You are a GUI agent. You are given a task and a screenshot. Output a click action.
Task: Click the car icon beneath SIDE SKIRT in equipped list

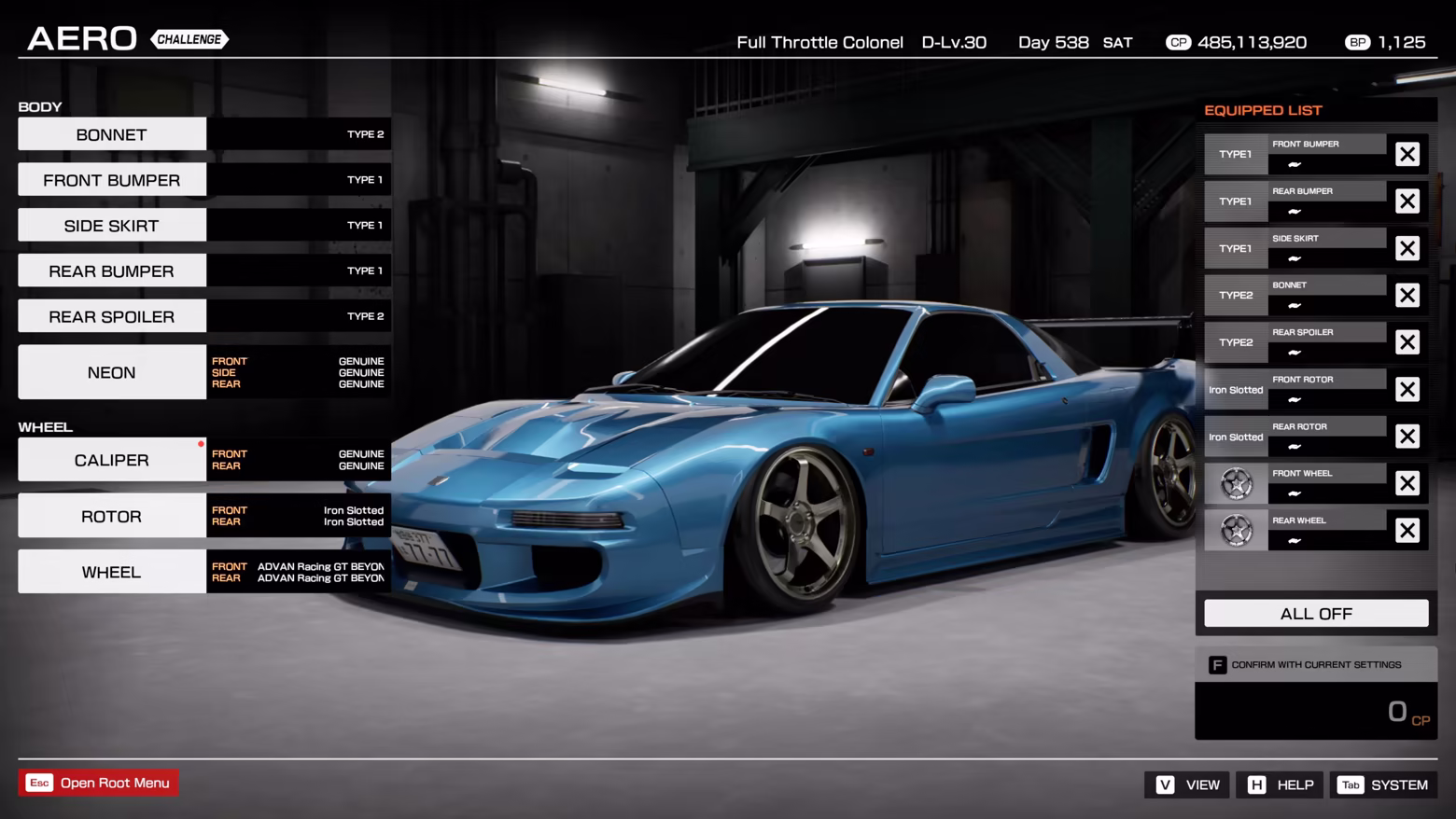[x=1294, y=259]
